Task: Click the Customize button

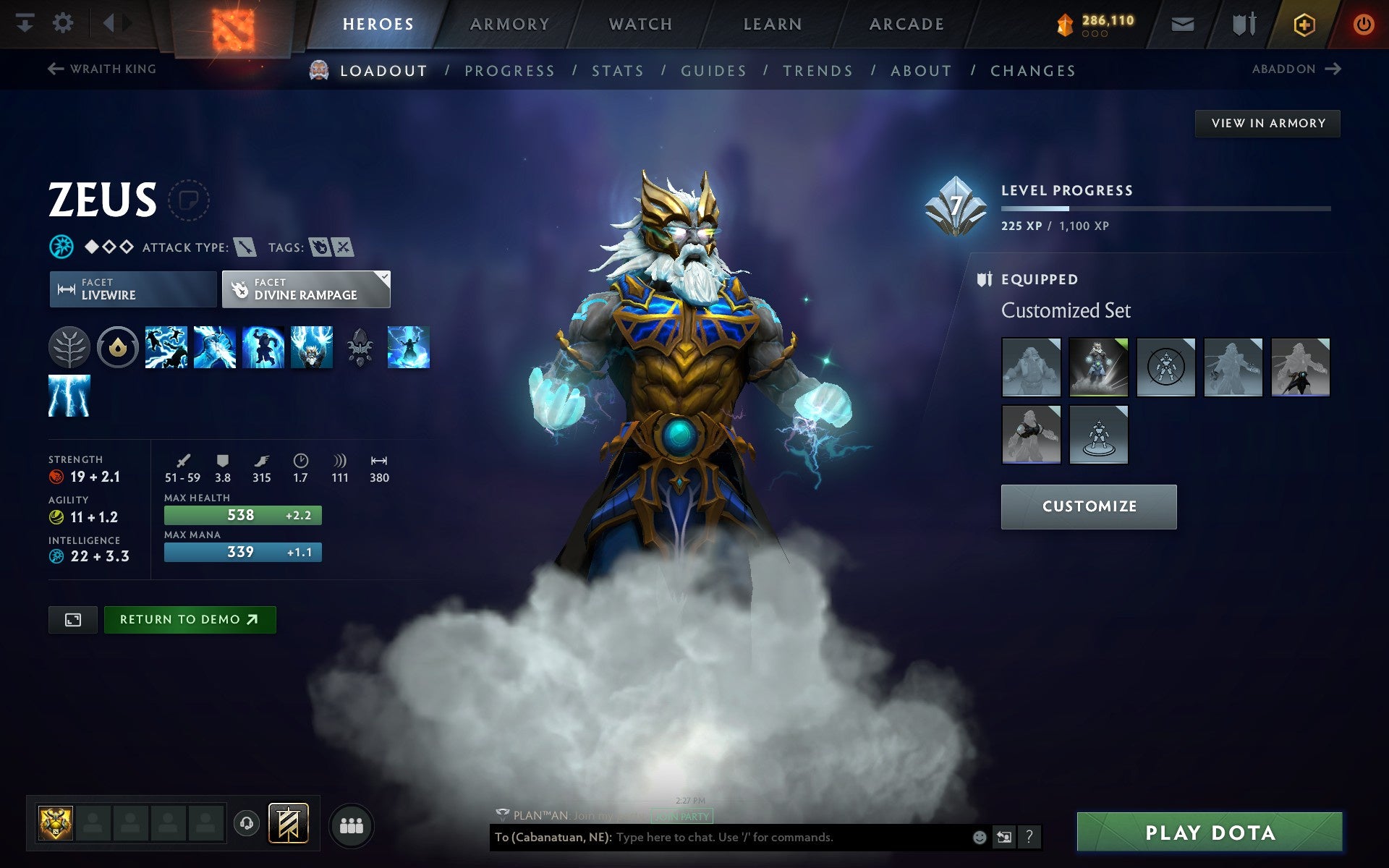Action: [x=1088, y=506]
